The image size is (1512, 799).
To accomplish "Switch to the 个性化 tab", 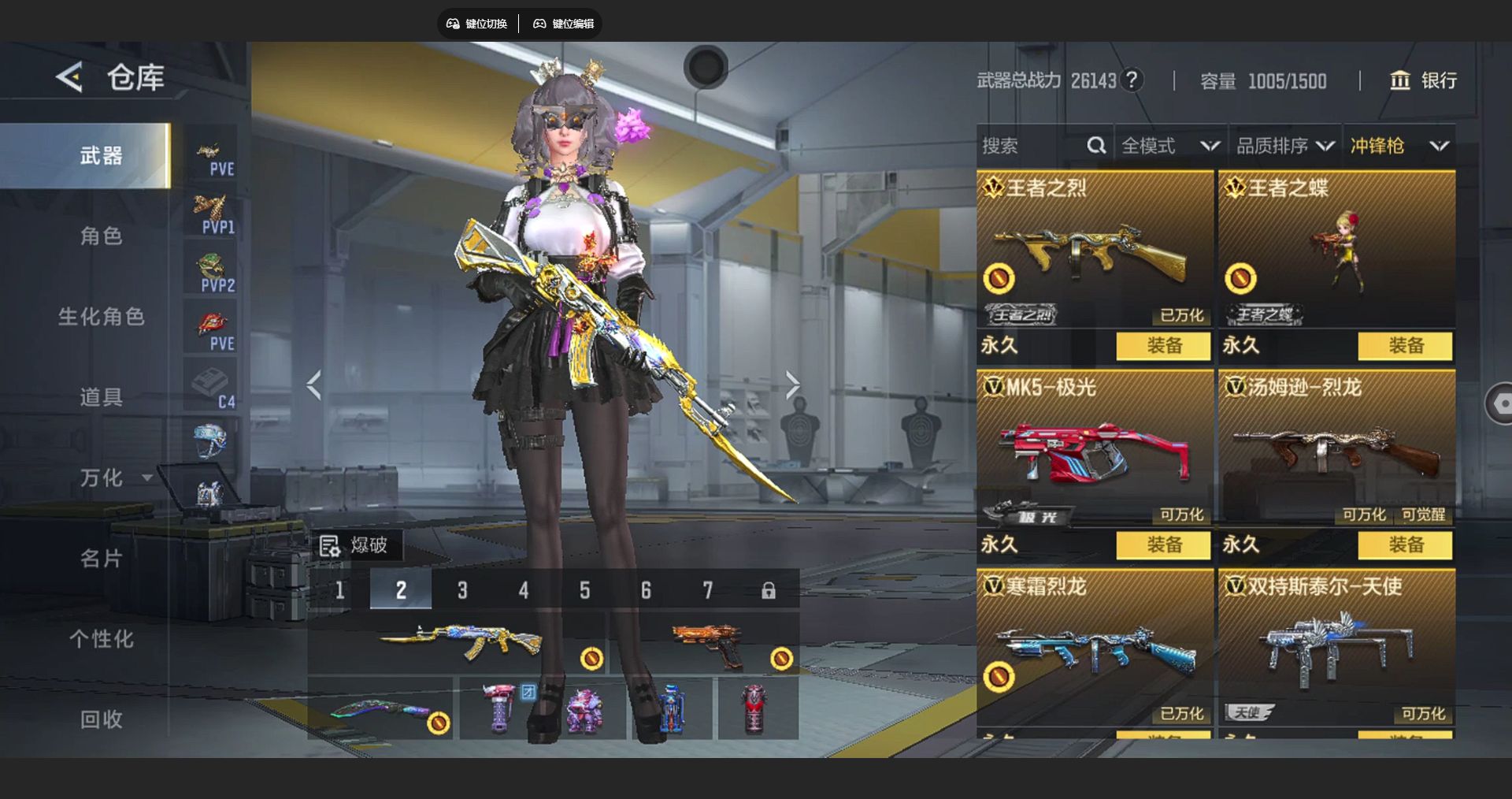I will pyautogui.click(x=101, y=639).
